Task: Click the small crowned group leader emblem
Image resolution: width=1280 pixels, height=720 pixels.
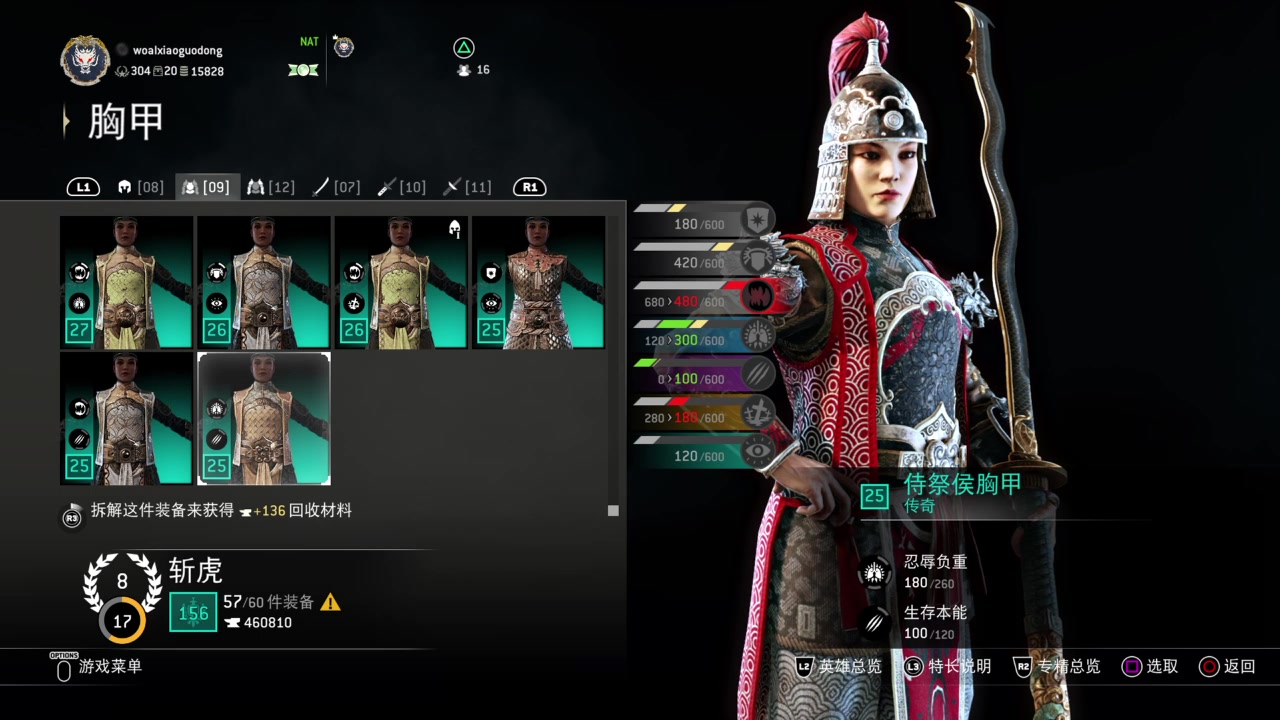Action: [343, 46]
